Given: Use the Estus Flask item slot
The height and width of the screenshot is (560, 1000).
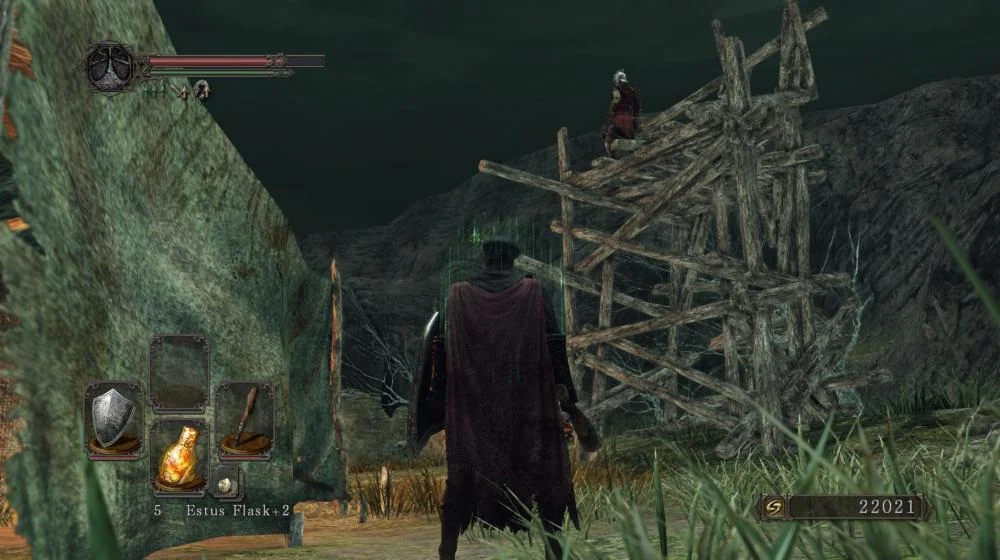Looking at the screenshot, I should coord(179,457).
